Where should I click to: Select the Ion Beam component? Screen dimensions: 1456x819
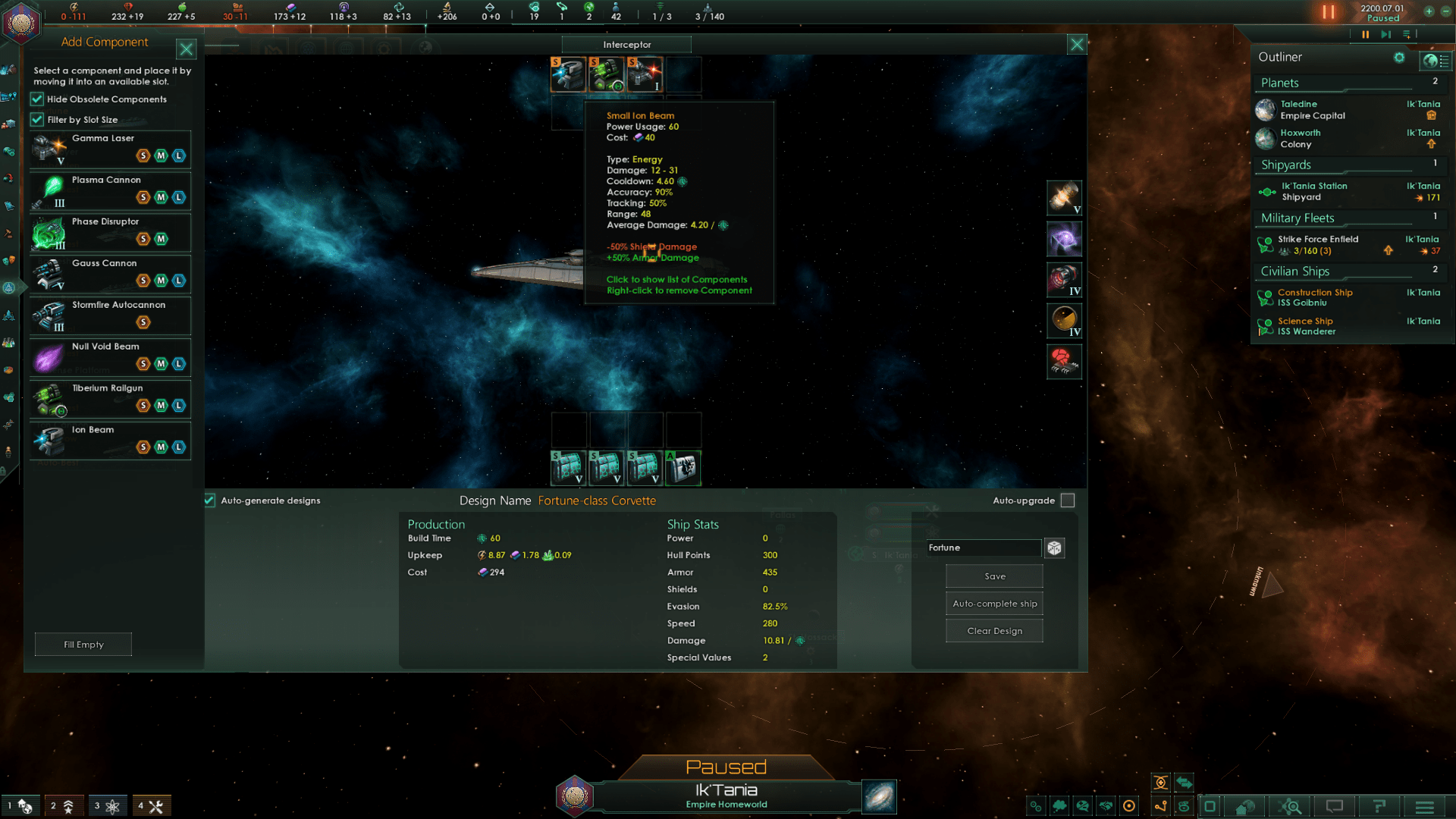(x=110, y=441)
